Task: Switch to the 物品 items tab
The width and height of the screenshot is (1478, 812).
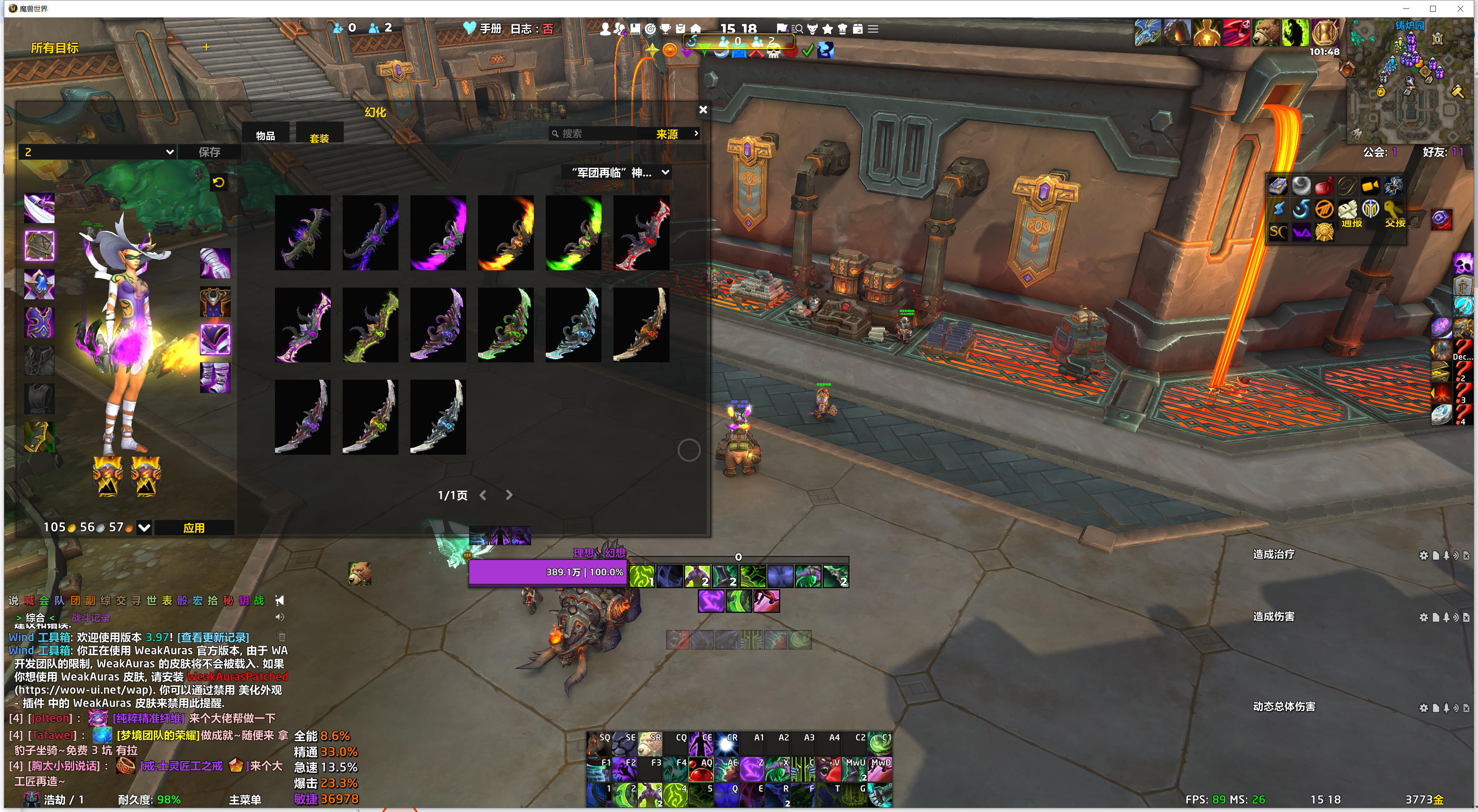Action: click(x=265, y=136)
